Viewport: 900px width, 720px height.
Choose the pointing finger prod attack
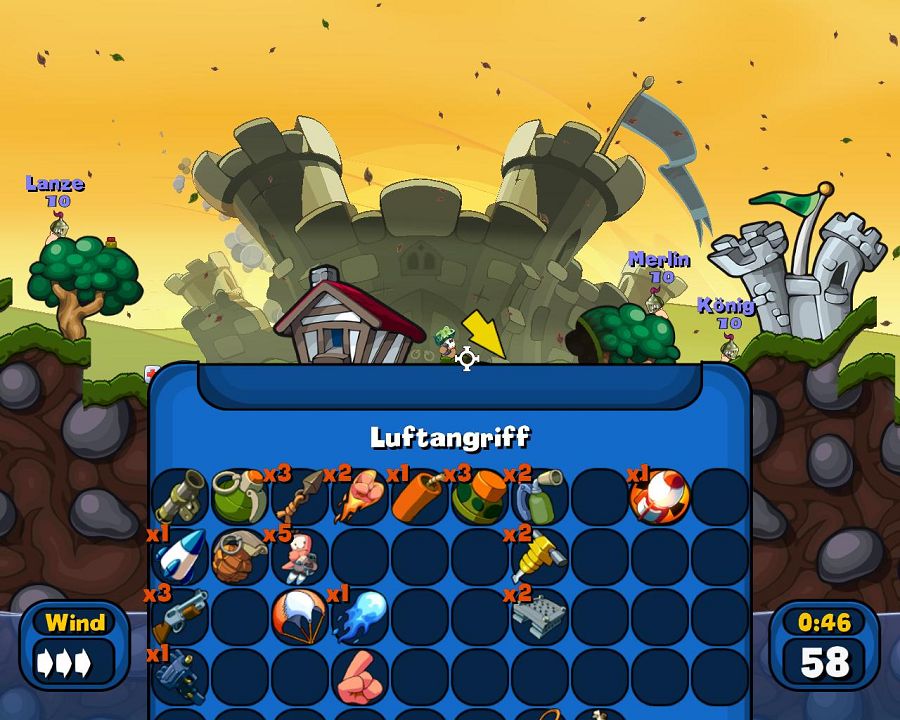tap(360, 677)
